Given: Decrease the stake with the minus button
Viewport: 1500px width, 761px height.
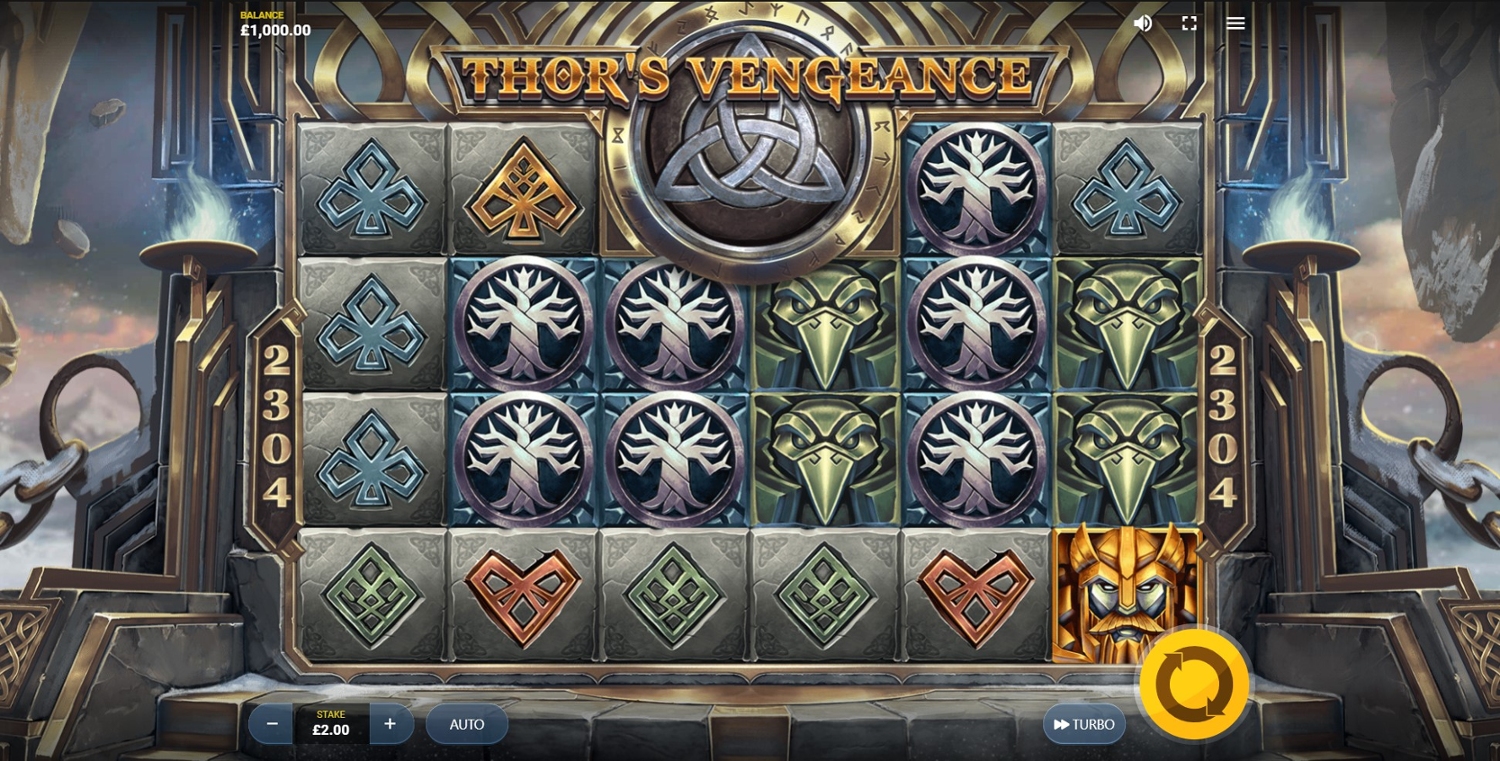Looking at the screenshot, I should (271, 724).
